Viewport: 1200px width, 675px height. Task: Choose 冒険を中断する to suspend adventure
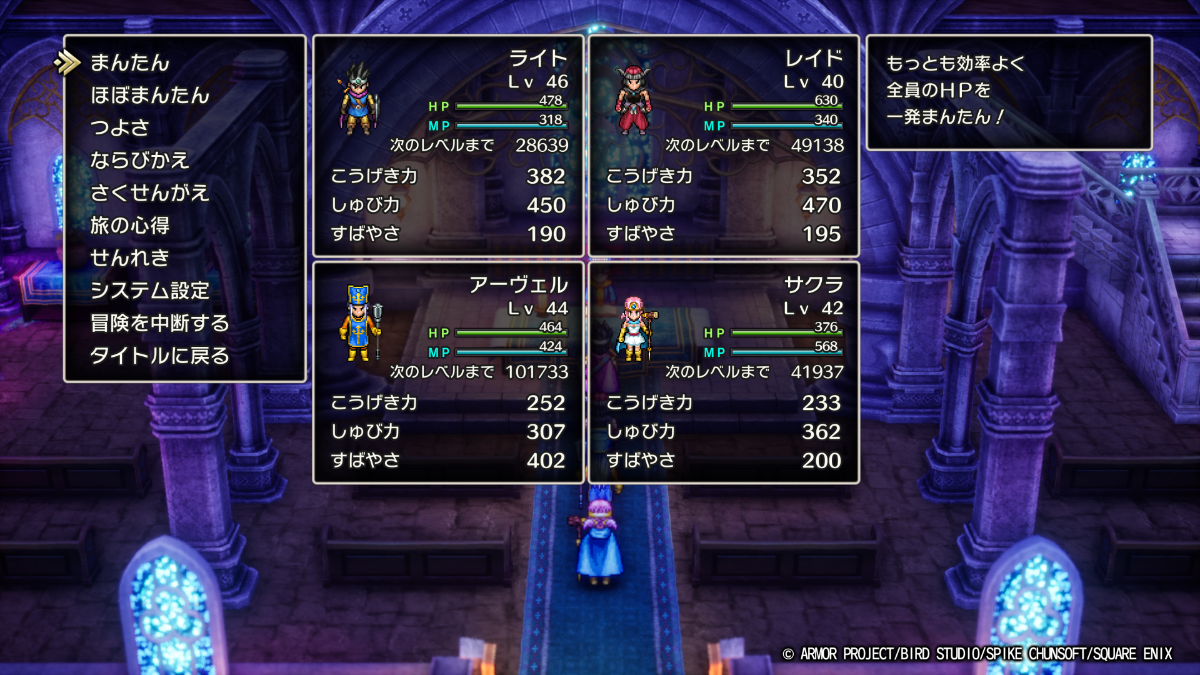160,323
